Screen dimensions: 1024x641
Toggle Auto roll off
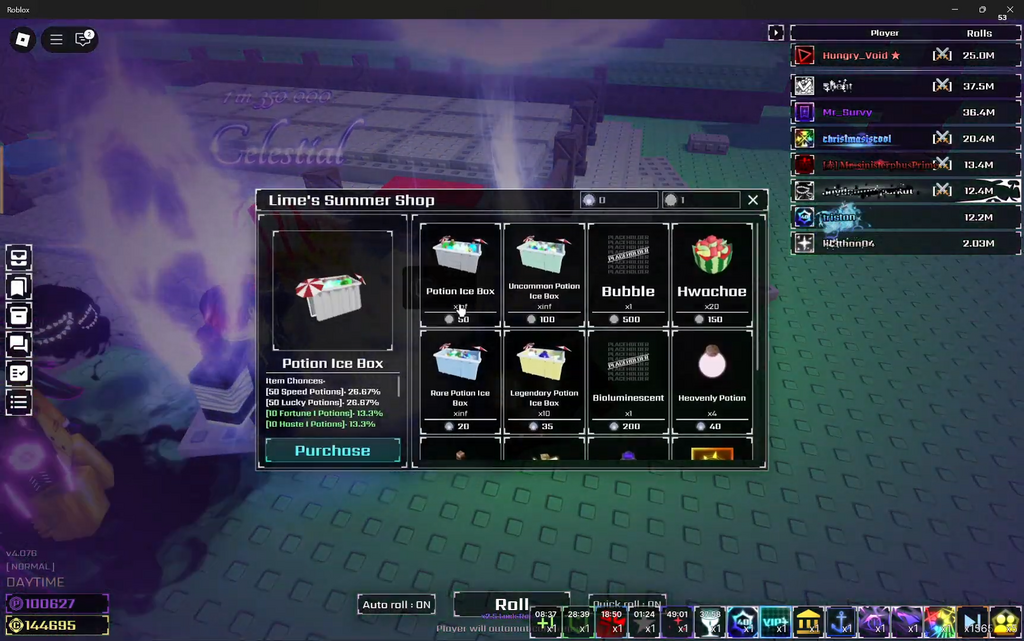(397, 605)
